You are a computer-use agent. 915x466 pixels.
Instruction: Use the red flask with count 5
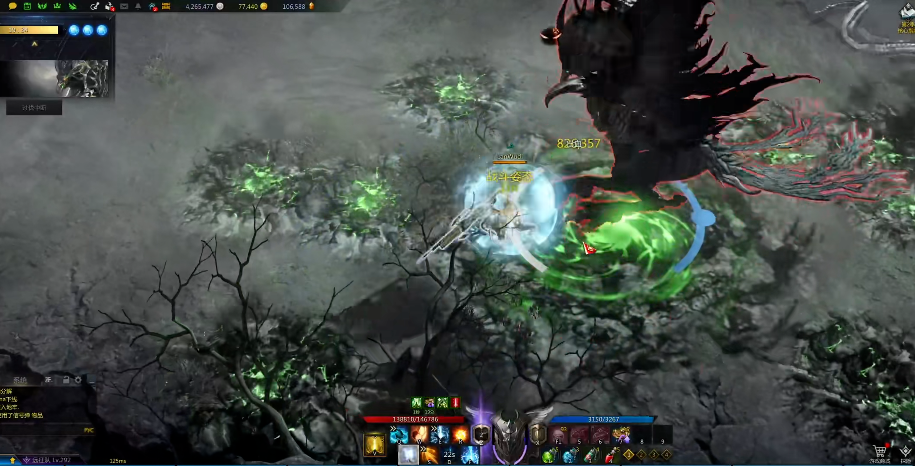point(607,456)
